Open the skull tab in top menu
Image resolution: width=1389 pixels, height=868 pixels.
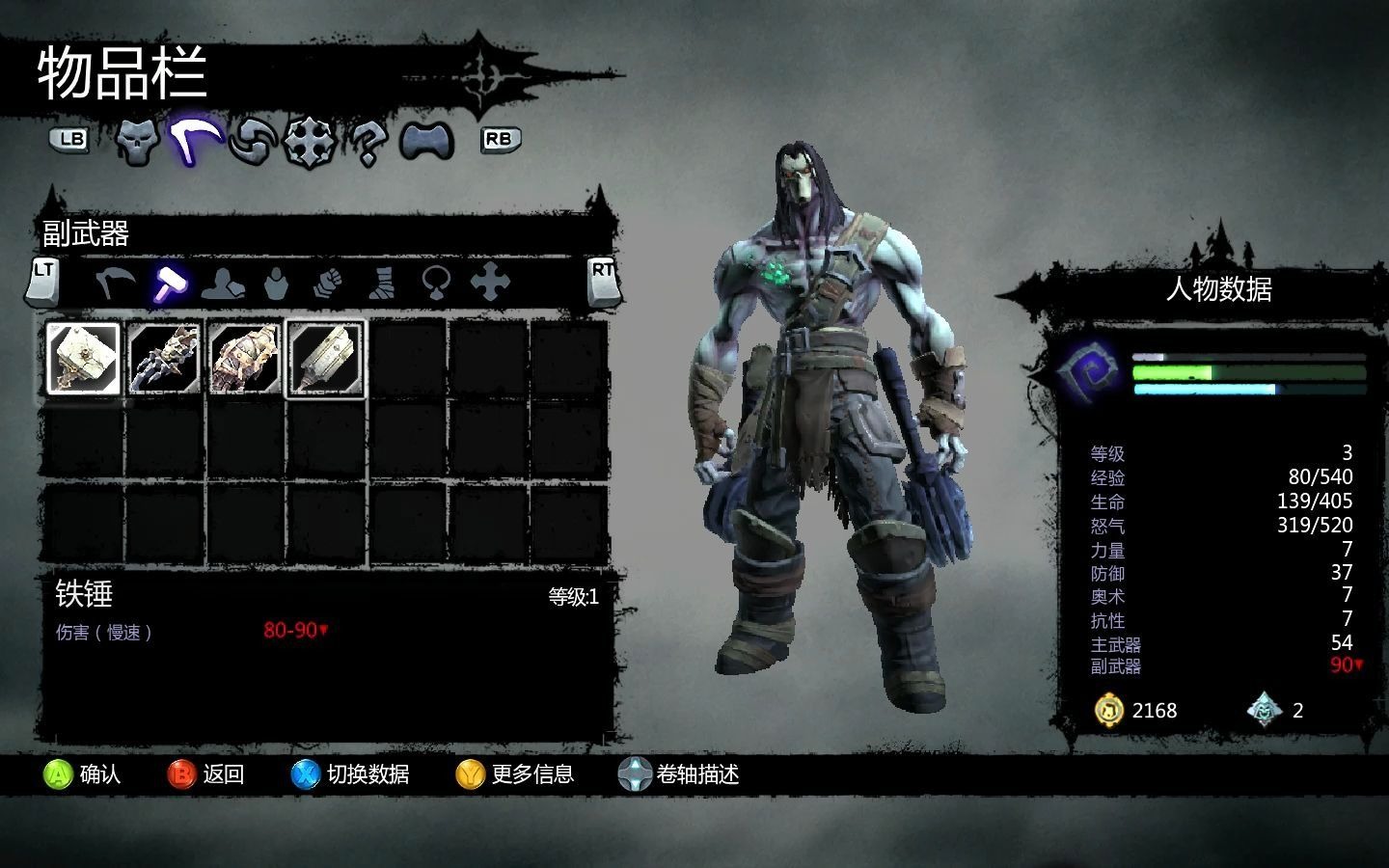pos(137,142)
